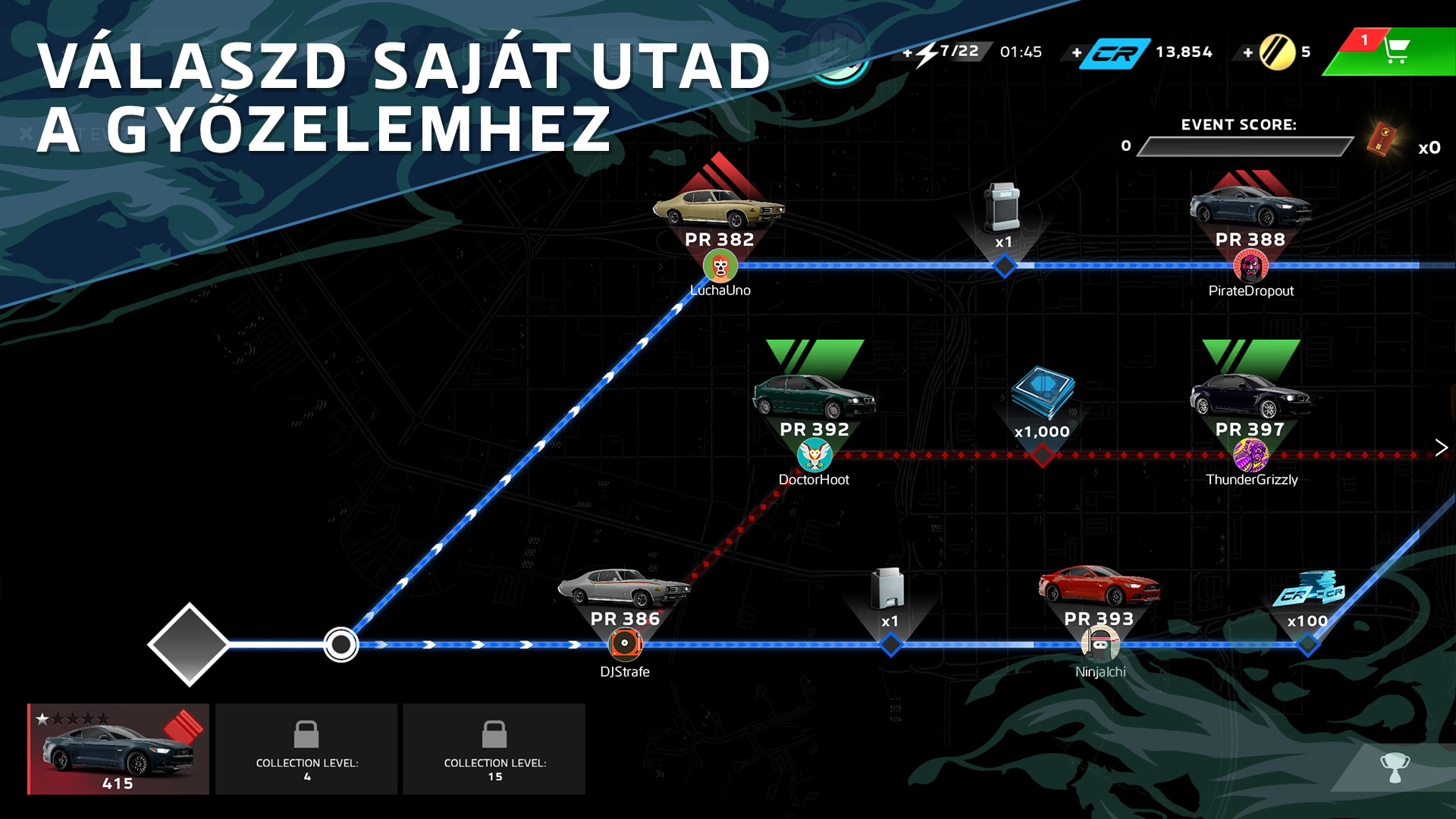This screenshot has width=1456, height=819.
Task: Open the trophy rewards panel
Action: (1394, 767)
